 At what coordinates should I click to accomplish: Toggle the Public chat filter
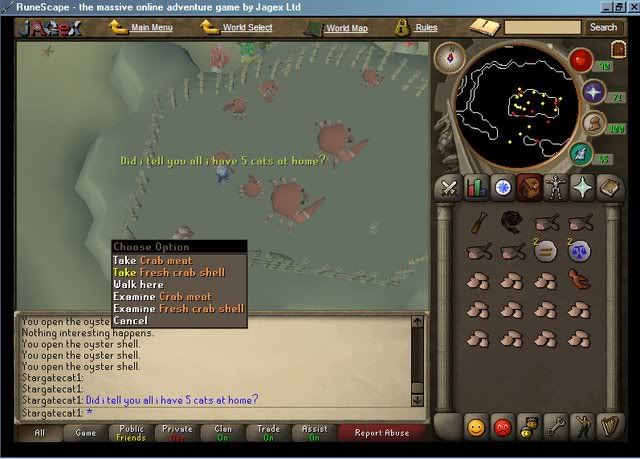(130, 433)
